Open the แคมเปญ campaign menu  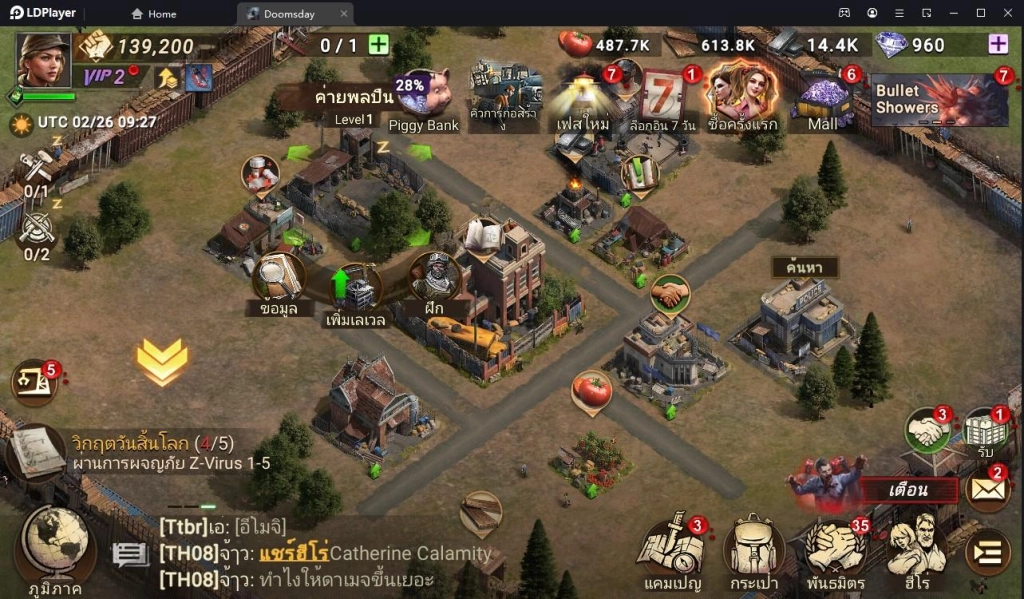click(x=672, y=551)
